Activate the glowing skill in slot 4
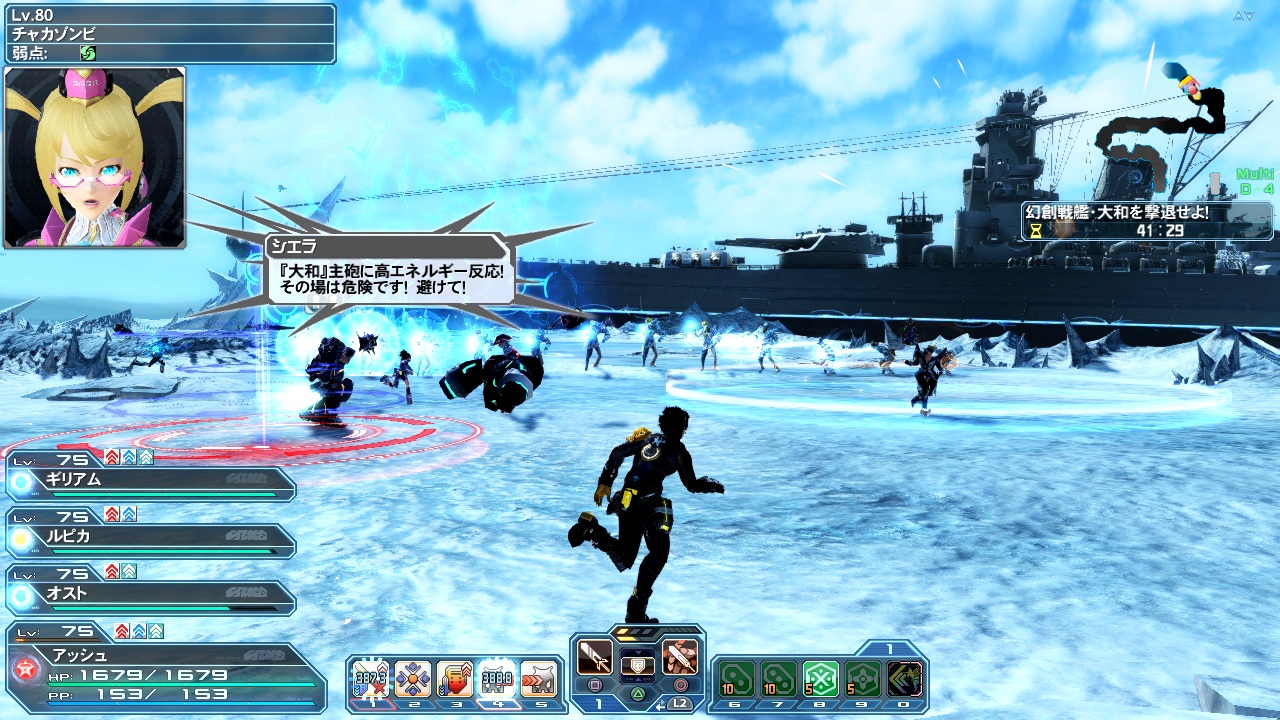Screen dimensions: 1280x720 tap(497, 679)
